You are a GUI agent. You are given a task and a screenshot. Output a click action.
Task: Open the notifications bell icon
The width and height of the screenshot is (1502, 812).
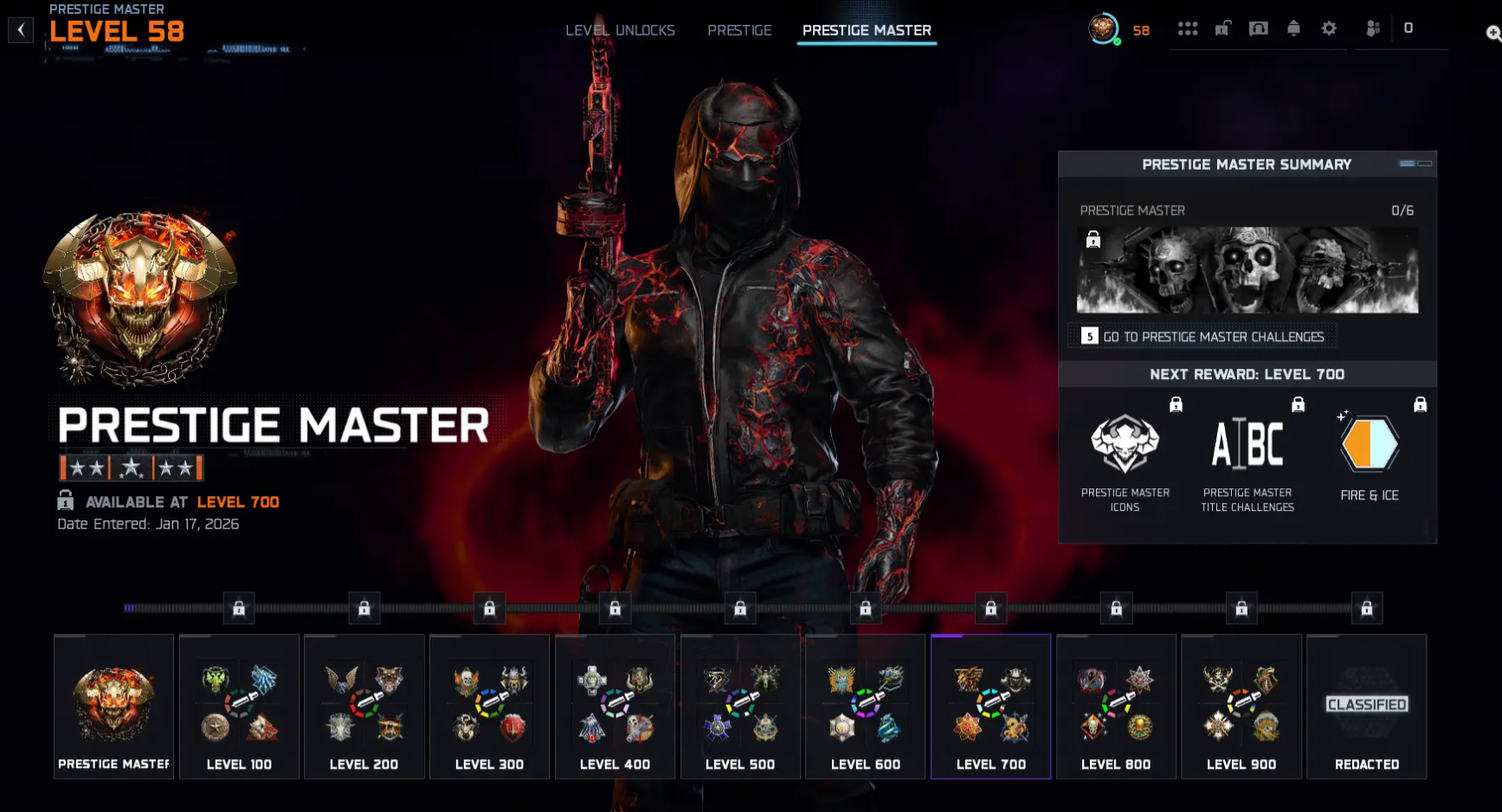[1293, 29]
